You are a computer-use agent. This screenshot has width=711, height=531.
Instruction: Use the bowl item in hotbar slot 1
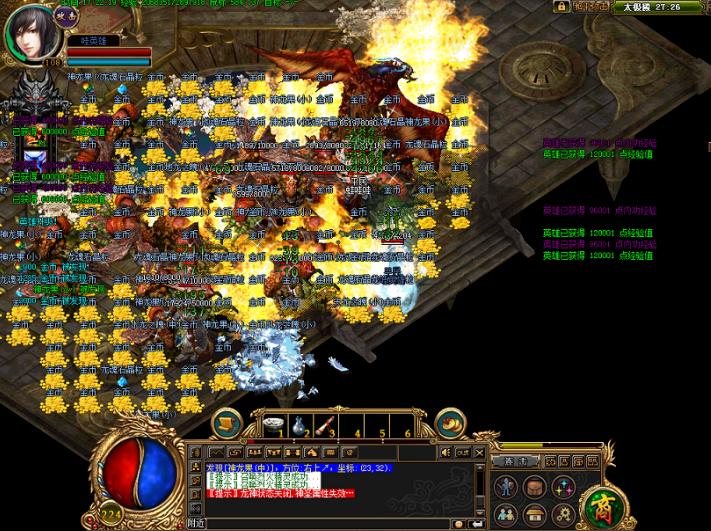point(274,425)
